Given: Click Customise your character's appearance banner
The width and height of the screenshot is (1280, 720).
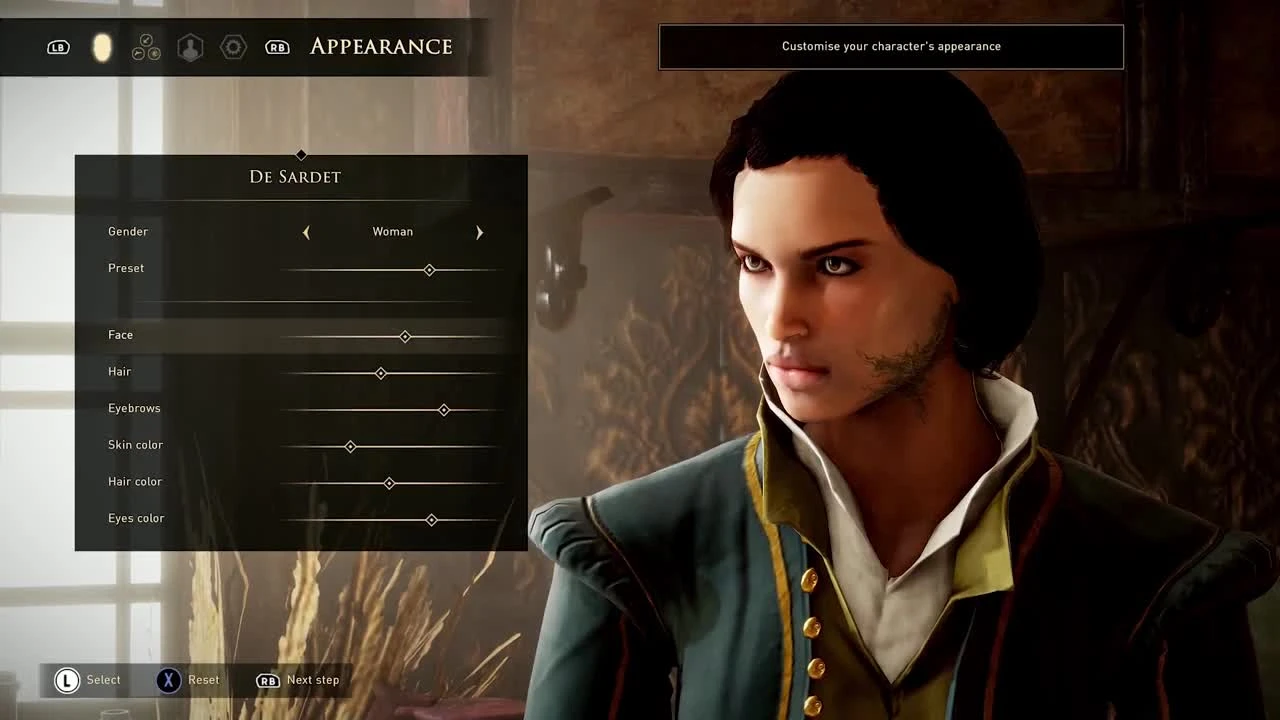Looking at the screenshot, I should 890,46.
